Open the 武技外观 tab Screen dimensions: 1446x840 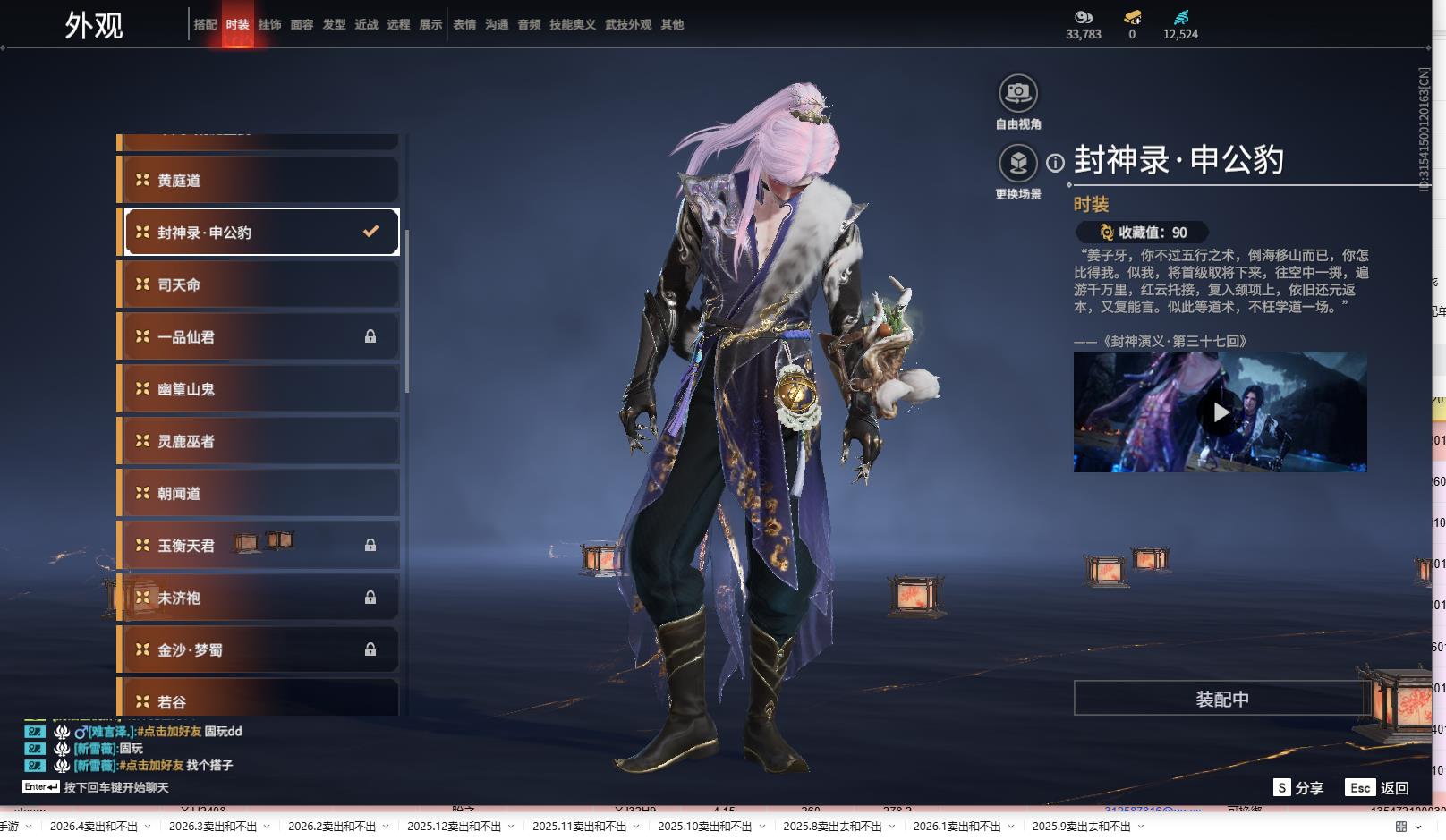tap(628, 25)
